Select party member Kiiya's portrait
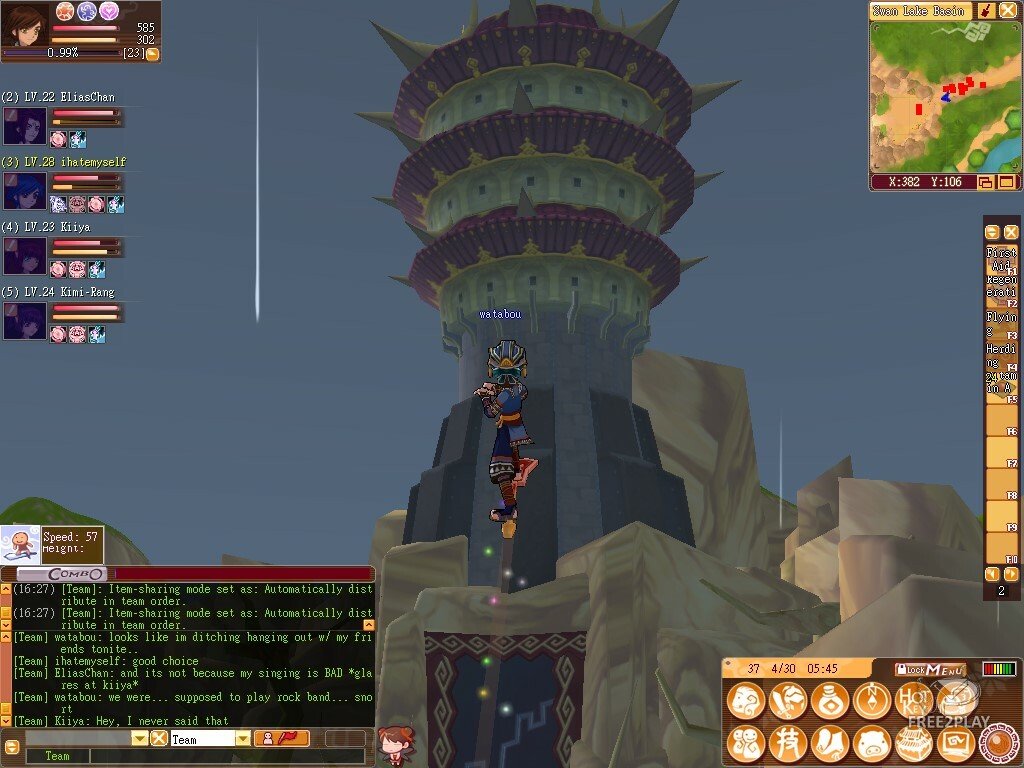1024x768 pixels. point(24,256)
